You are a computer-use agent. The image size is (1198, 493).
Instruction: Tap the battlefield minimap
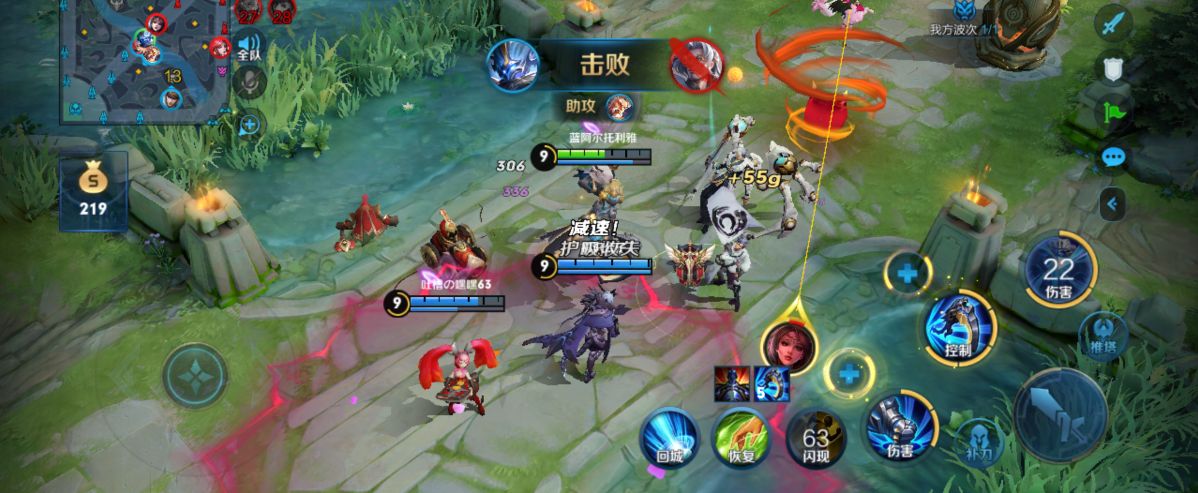[145, 60]
